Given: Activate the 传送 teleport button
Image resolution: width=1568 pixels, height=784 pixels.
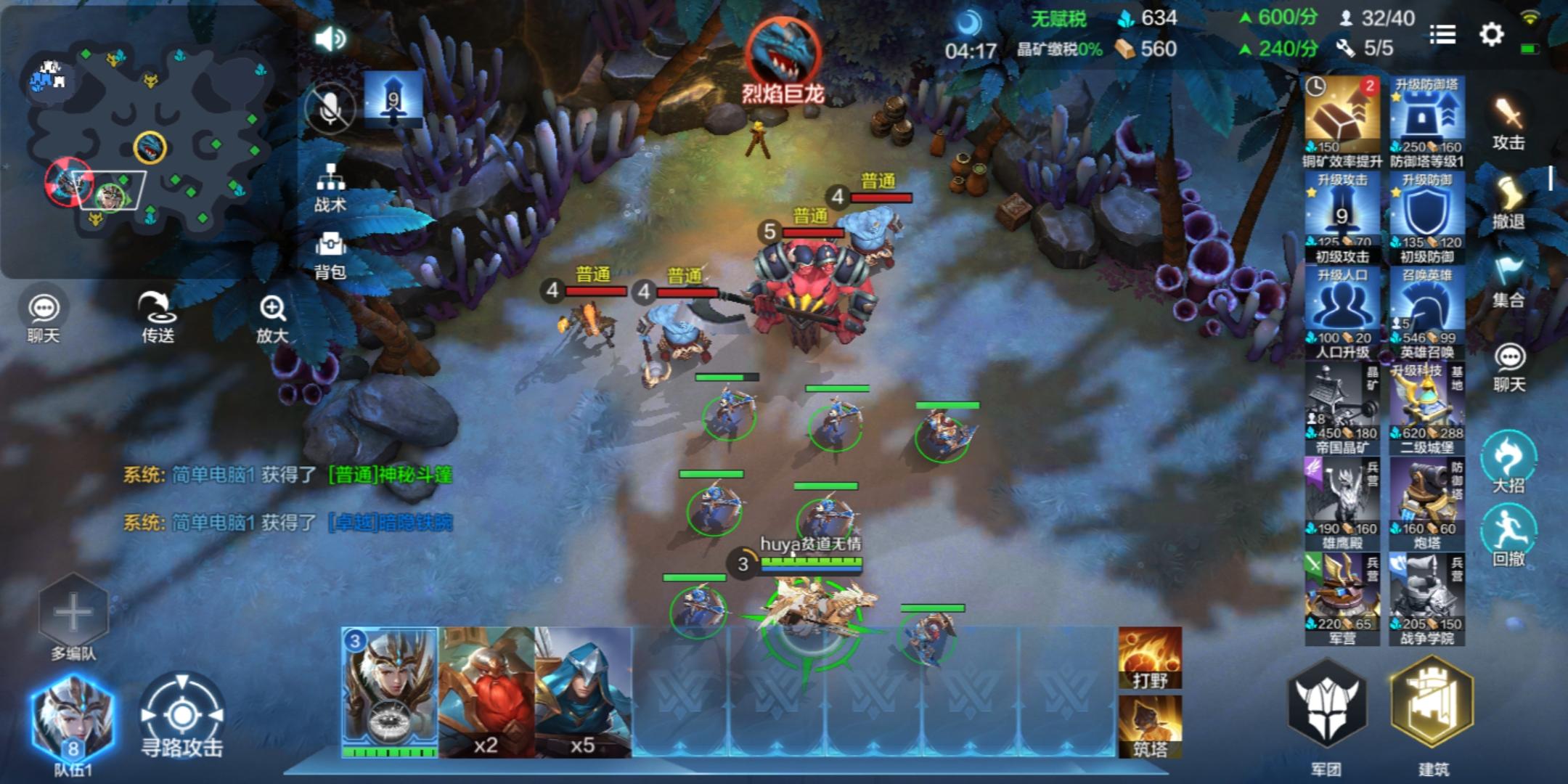Looking at the screenshot, I should 158,316.
